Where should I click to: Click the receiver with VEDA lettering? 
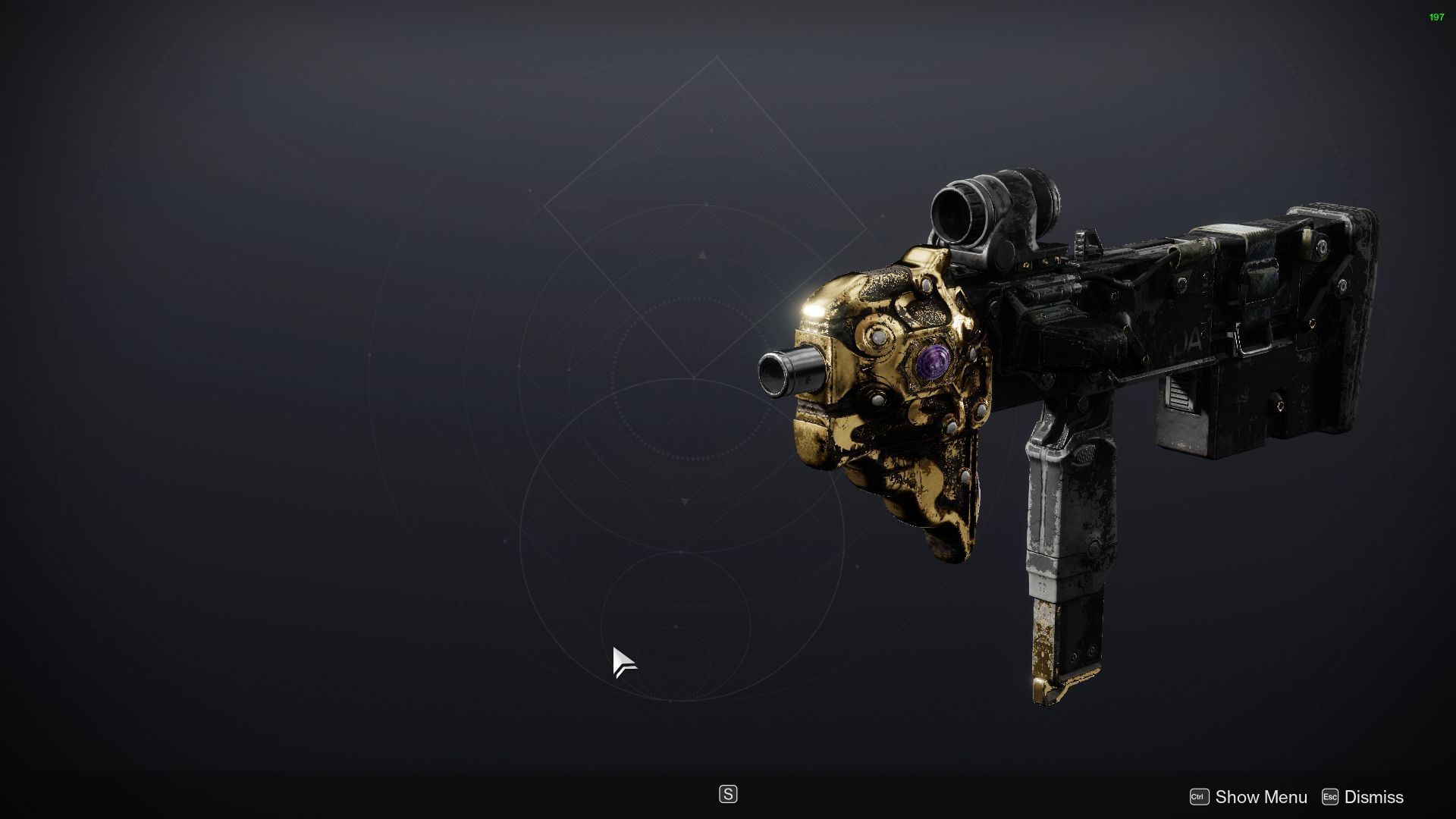[1183, 341]
